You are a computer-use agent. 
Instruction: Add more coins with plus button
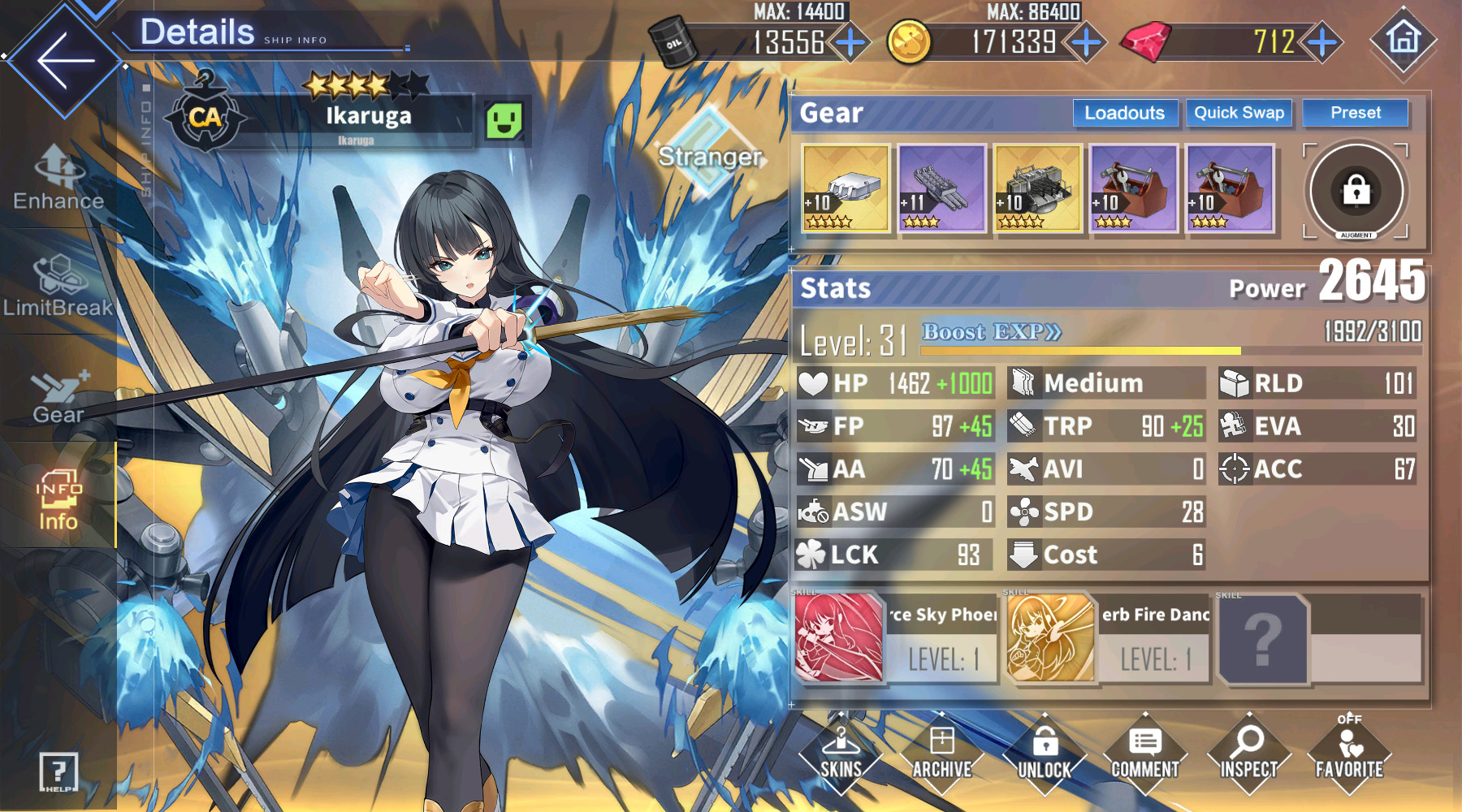tap(1086, 42)
